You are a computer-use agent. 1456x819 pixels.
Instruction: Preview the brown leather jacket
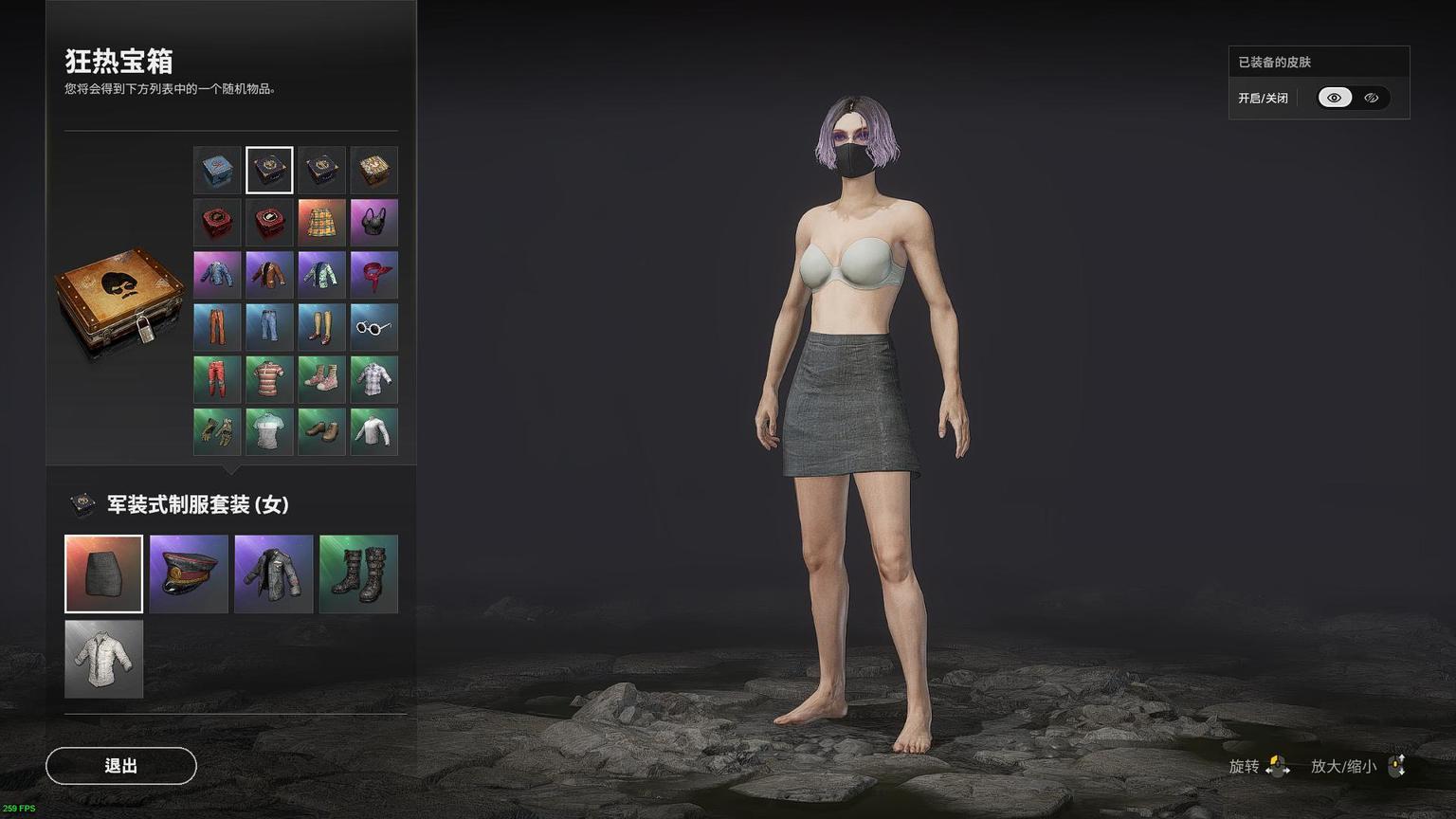click(269, 275)
